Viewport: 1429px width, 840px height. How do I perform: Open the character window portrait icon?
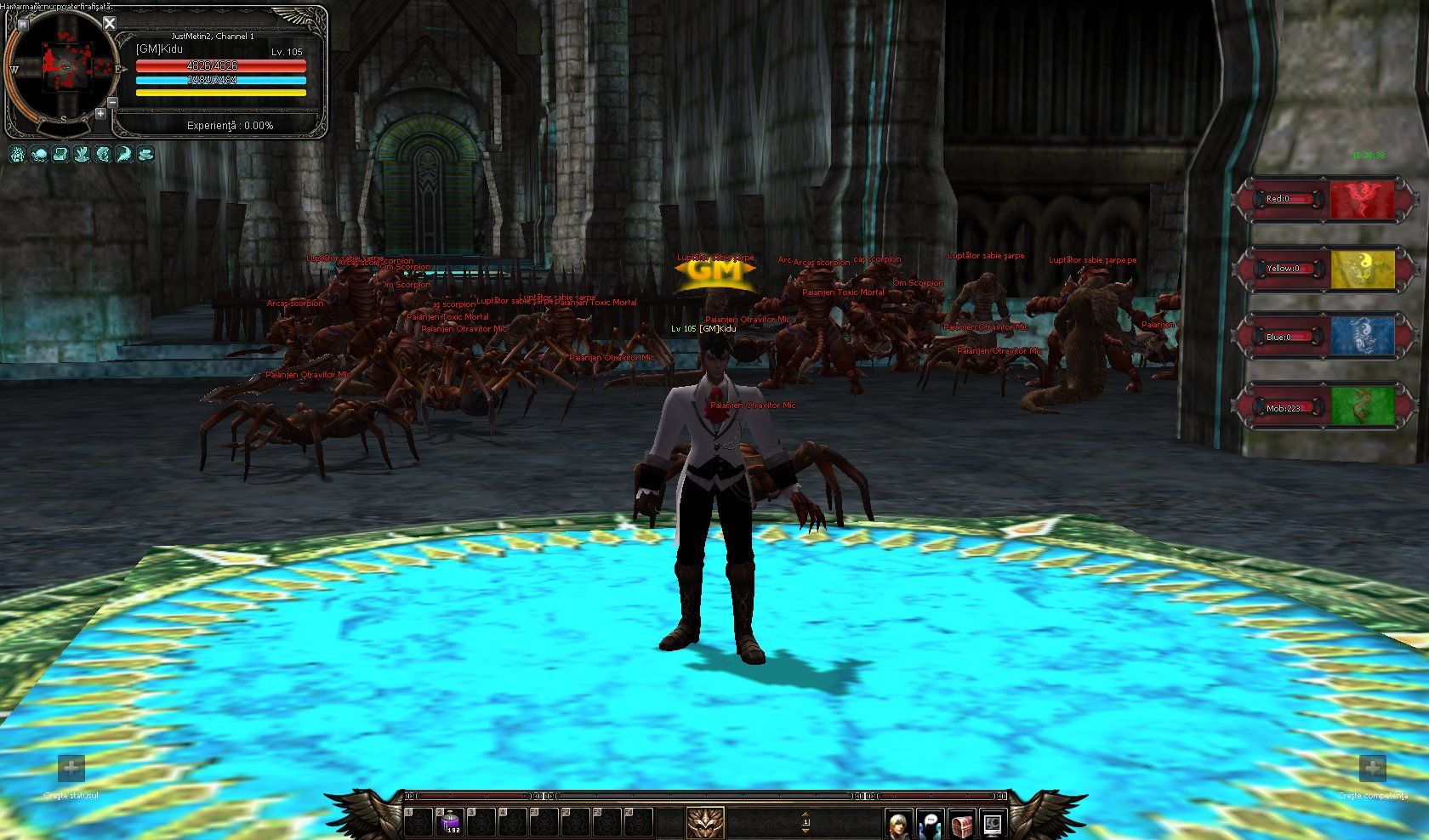(x=898, y=823)
